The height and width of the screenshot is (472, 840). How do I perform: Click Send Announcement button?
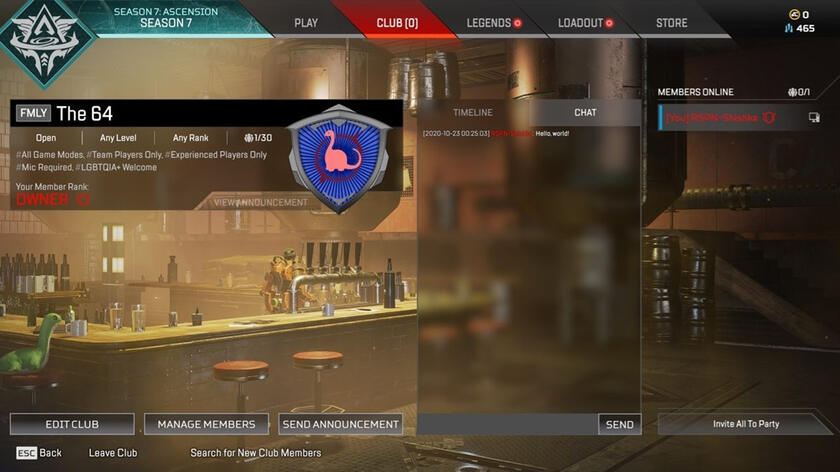(341, 424)
